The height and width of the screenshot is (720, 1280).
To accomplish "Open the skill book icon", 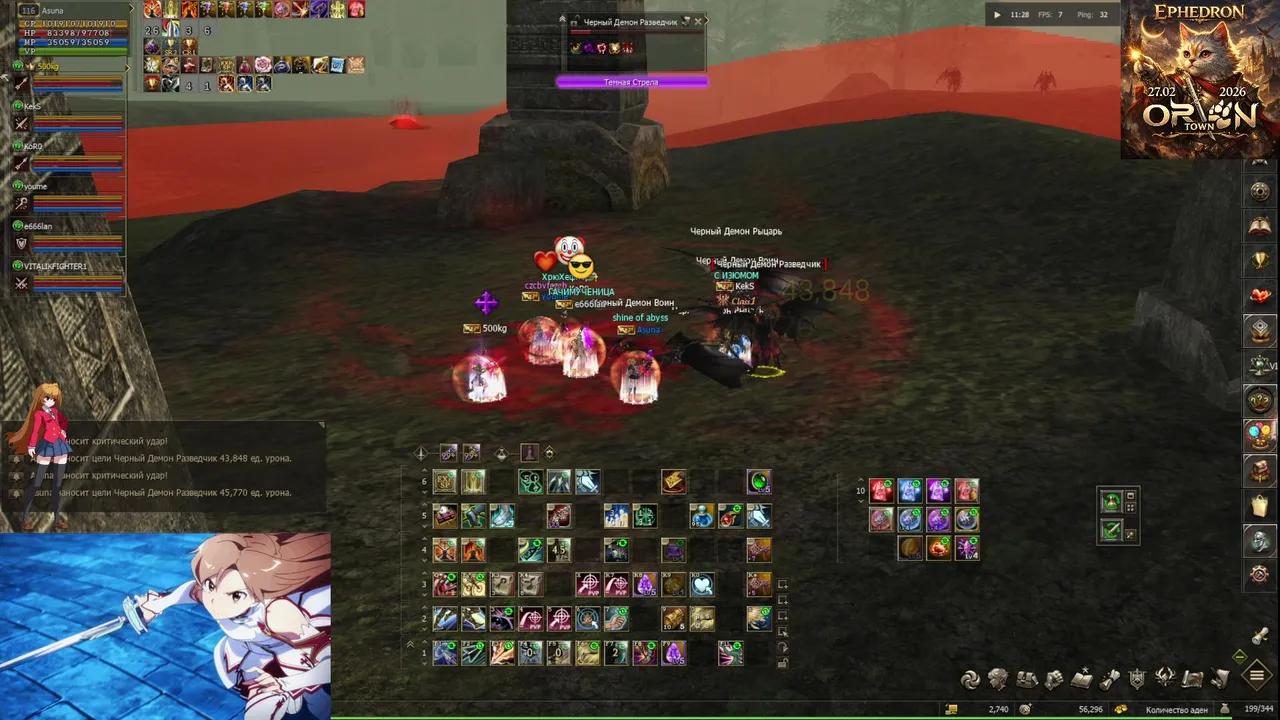I will [1082, 678].
